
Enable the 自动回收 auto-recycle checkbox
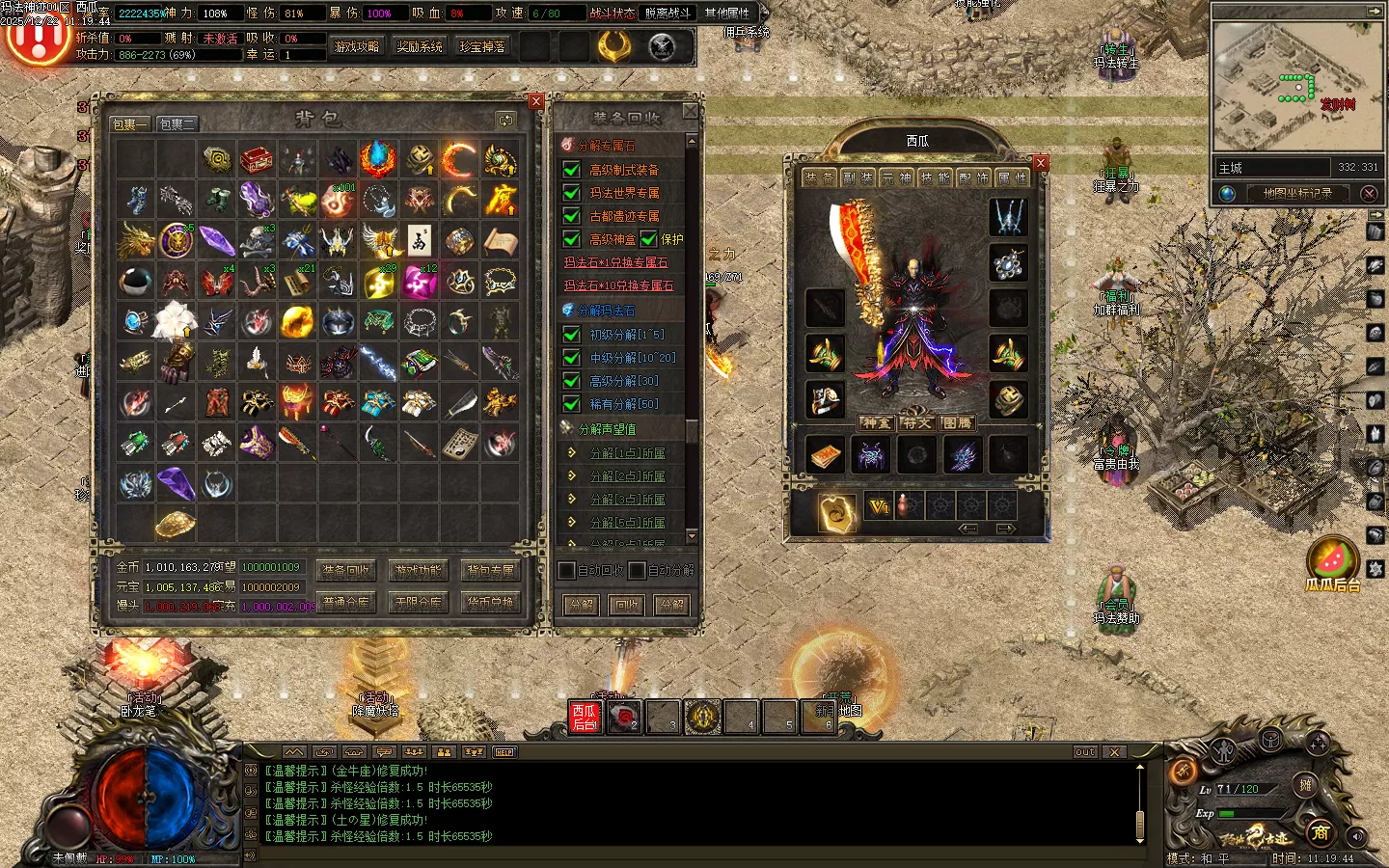pos(567,571)
